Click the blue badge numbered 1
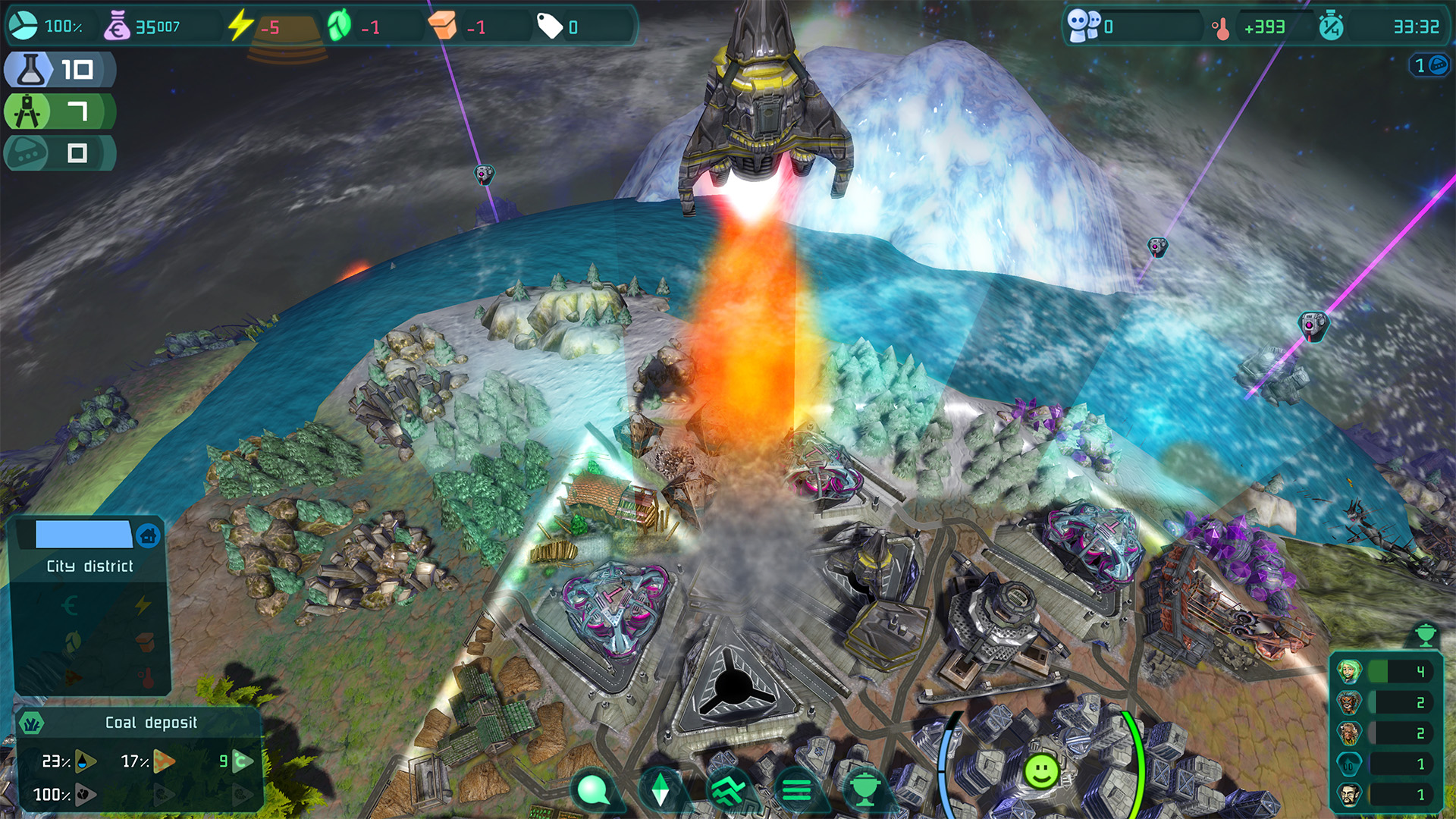Image resolution: width=1456 pixels, height=819 pixels. (x=1429, y=65)
